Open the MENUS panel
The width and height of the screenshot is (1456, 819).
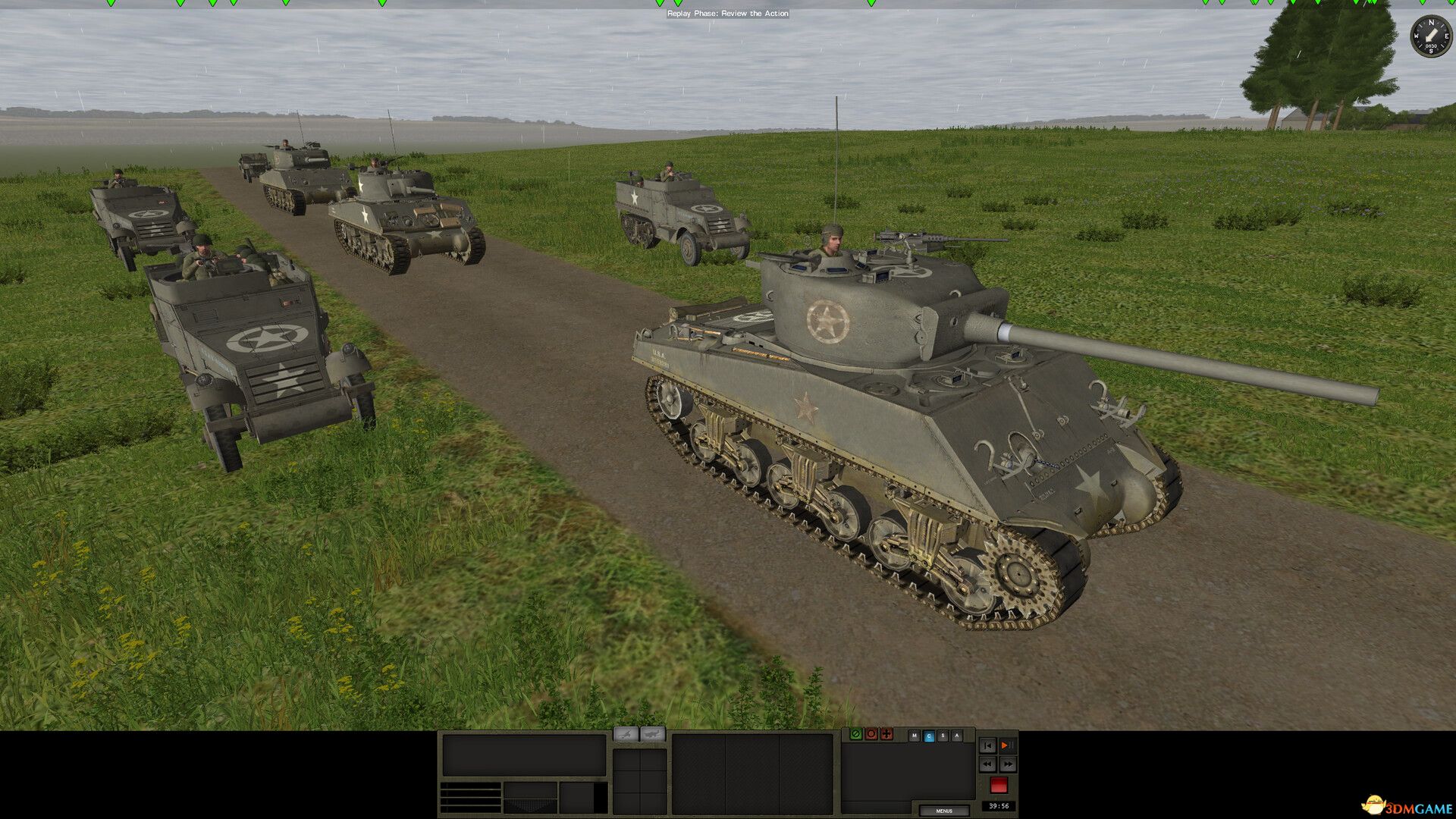click(945, 811)
